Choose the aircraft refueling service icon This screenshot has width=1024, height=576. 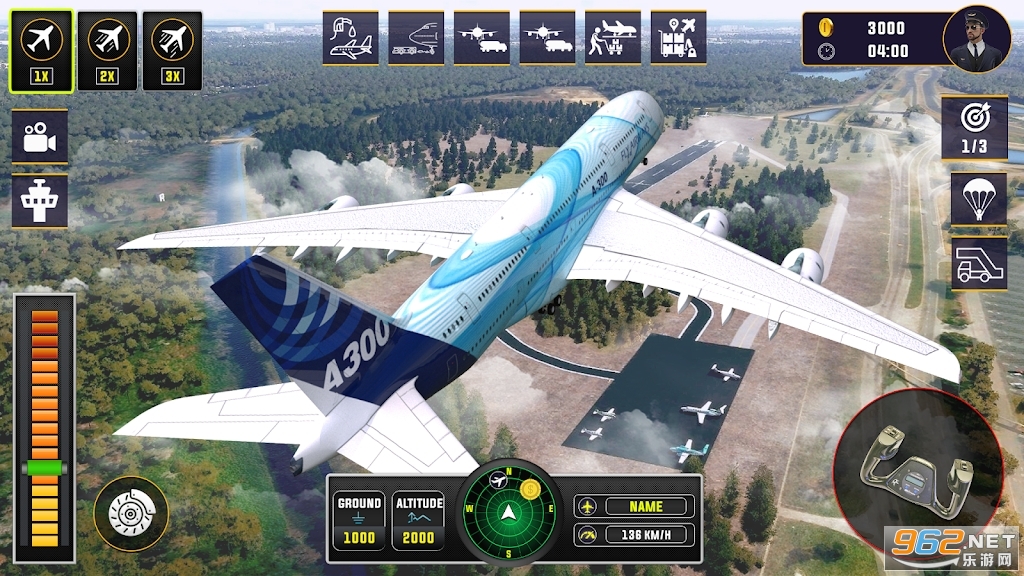350,38
